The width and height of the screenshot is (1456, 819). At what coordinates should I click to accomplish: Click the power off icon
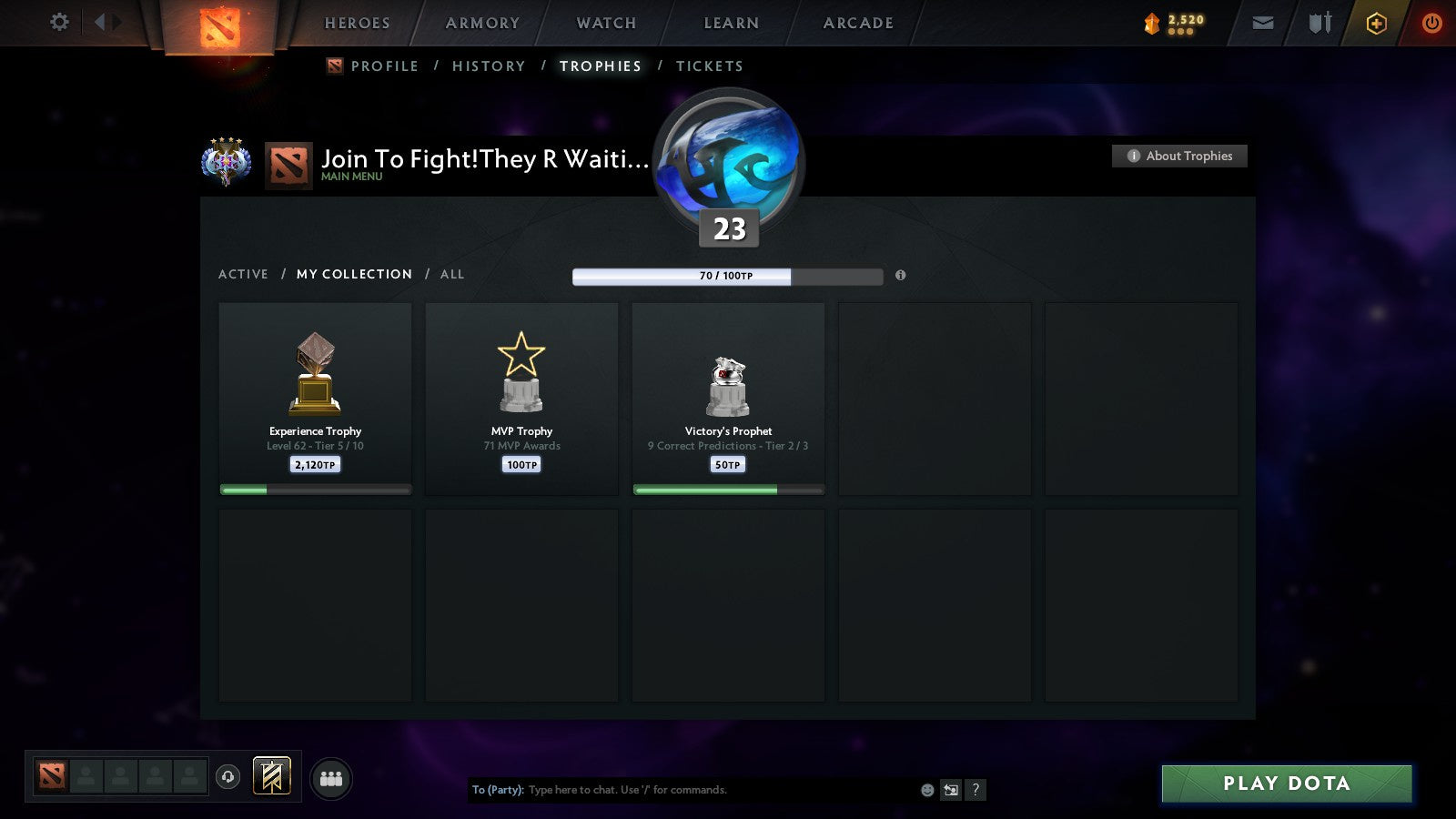point(1431,23)
